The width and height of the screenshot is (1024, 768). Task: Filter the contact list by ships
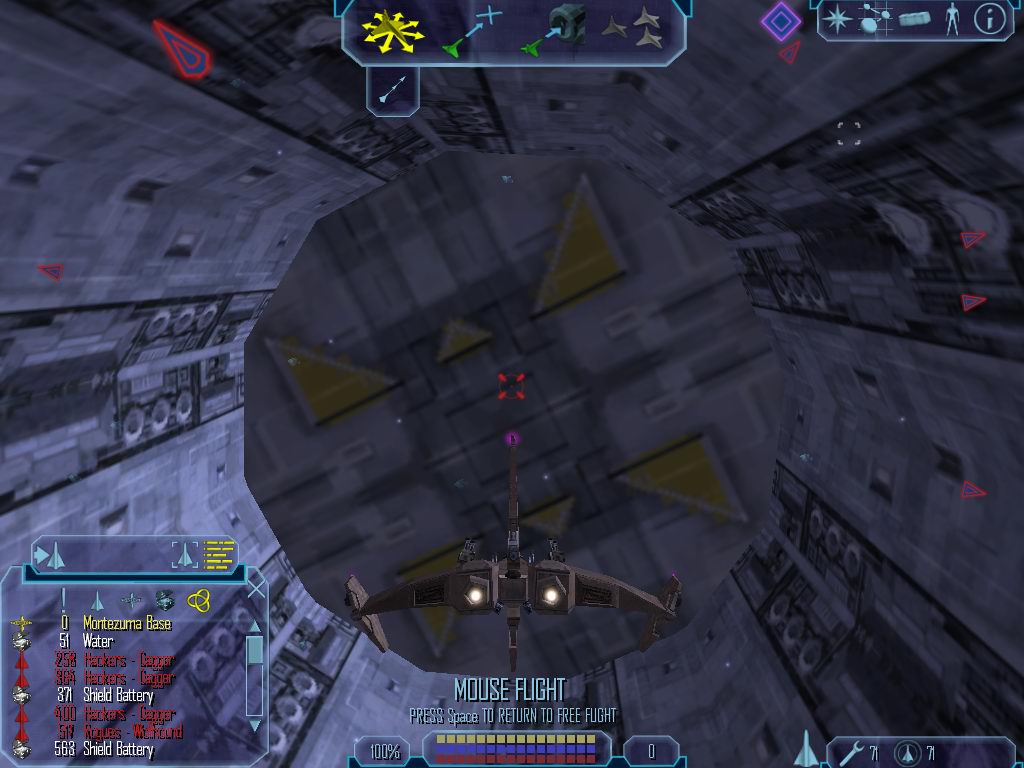point(97,600)
